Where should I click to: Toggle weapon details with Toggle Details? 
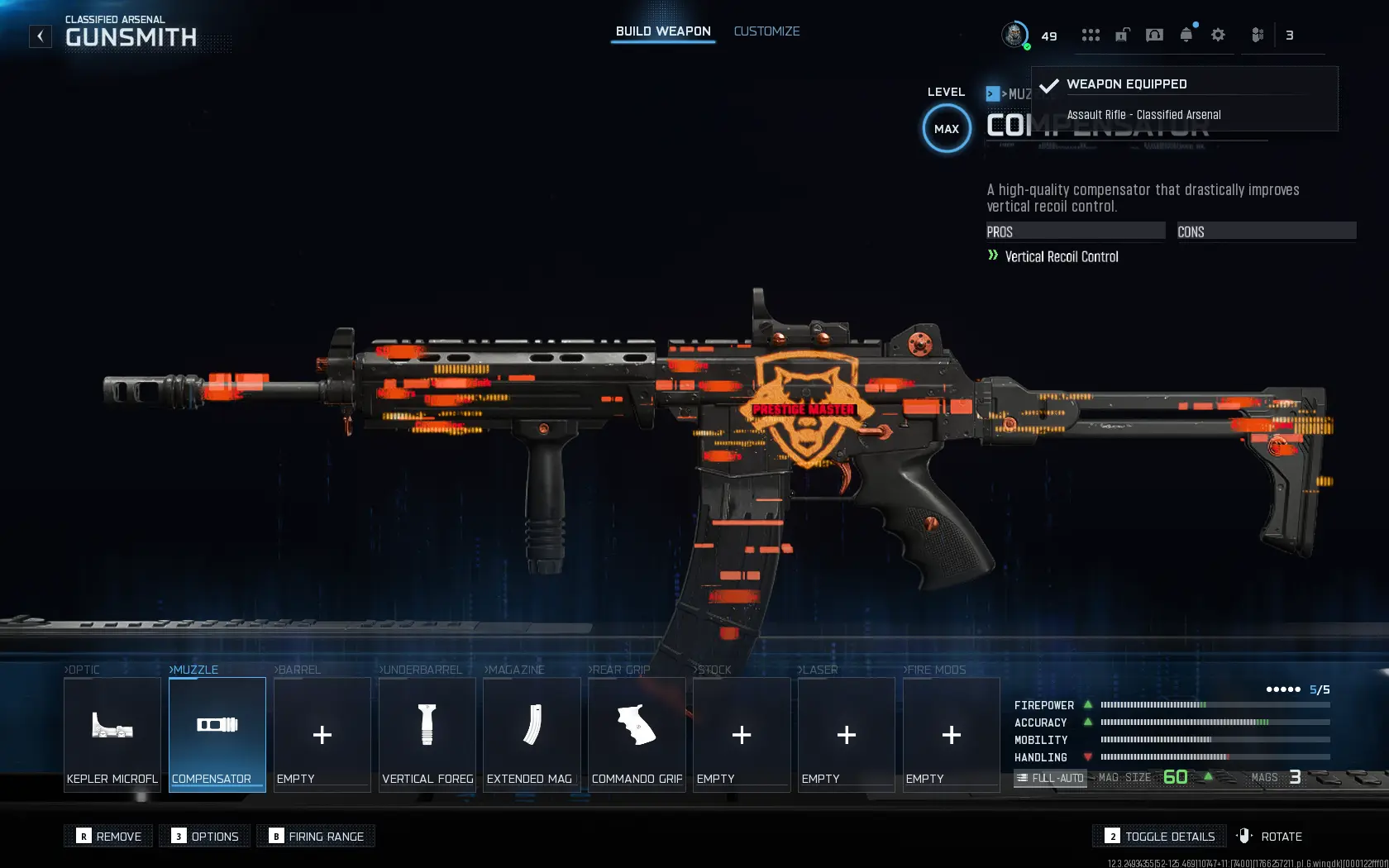coord(1158,836)
